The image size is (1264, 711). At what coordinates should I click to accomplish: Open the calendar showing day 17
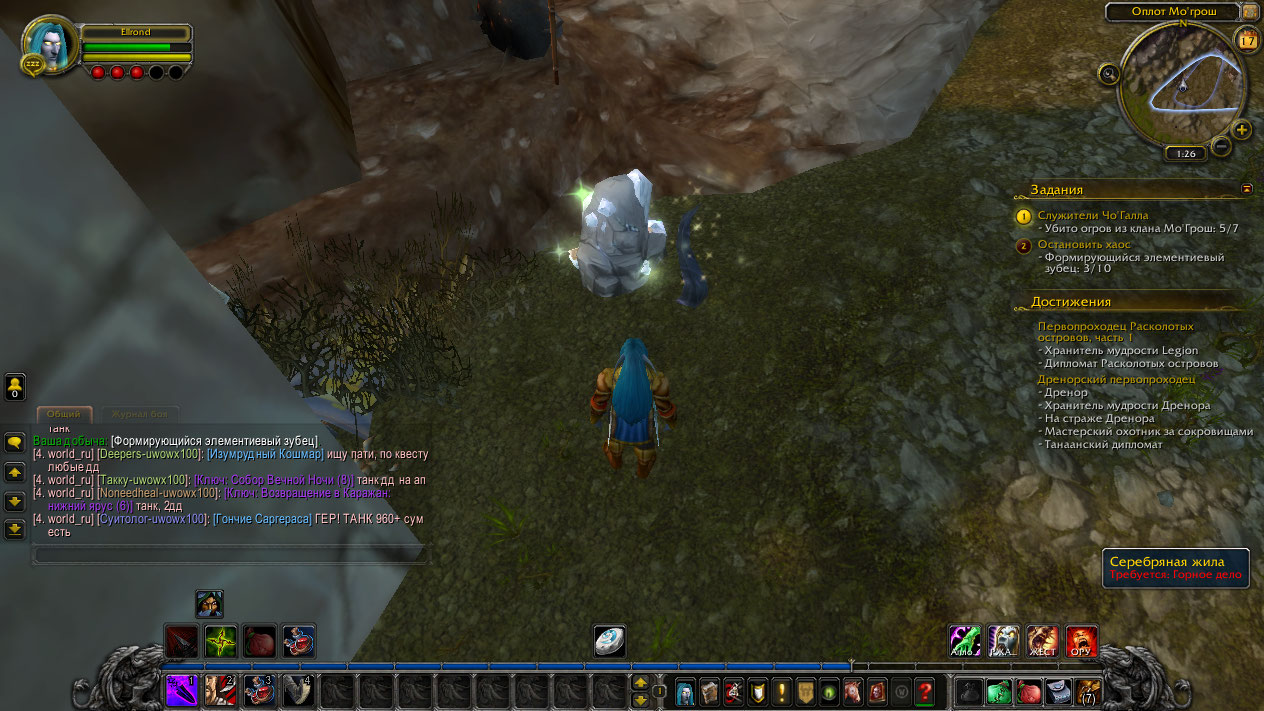point(1247,40)
